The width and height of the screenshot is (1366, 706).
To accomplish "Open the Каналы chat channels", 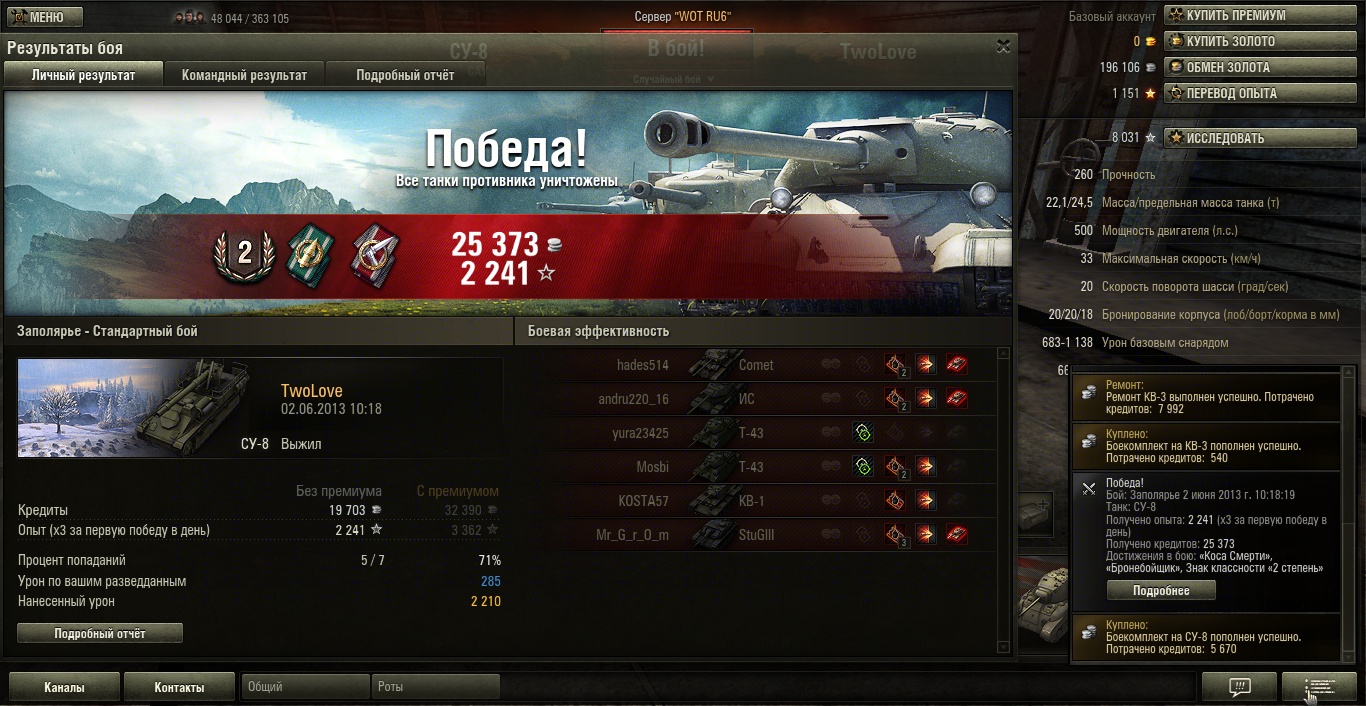I will (x=64, y=687).
